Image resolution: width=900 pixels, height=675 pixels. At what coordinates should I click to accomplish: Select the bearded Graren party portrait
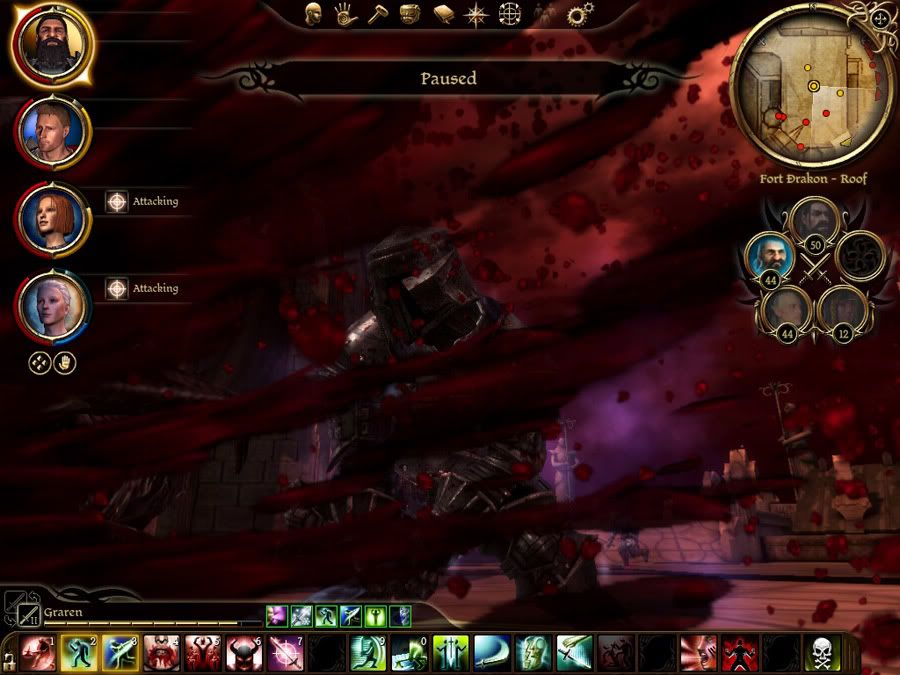coord(52,44)
